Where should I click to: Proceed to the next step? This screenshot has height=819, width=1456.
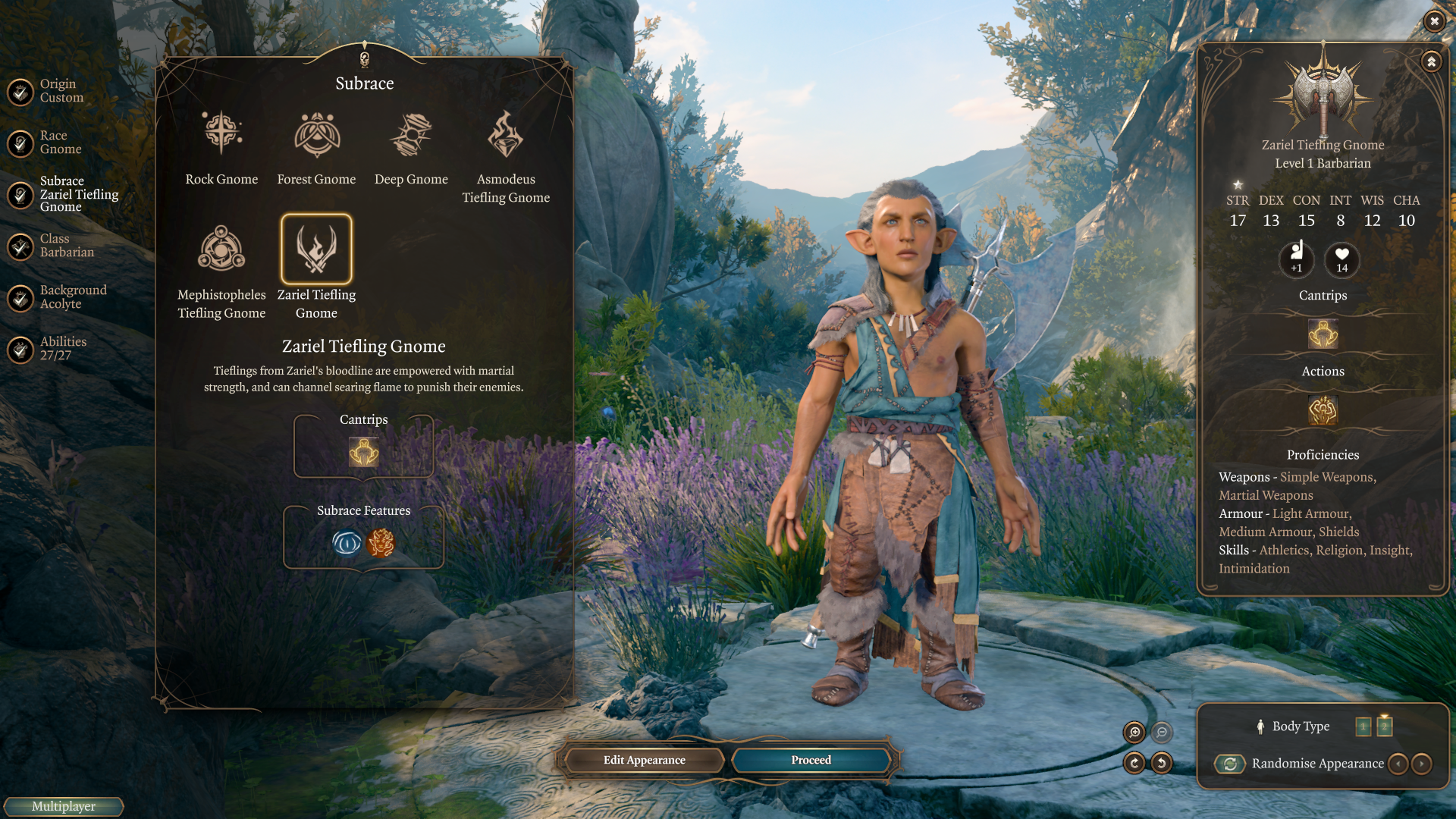(811, 760)
